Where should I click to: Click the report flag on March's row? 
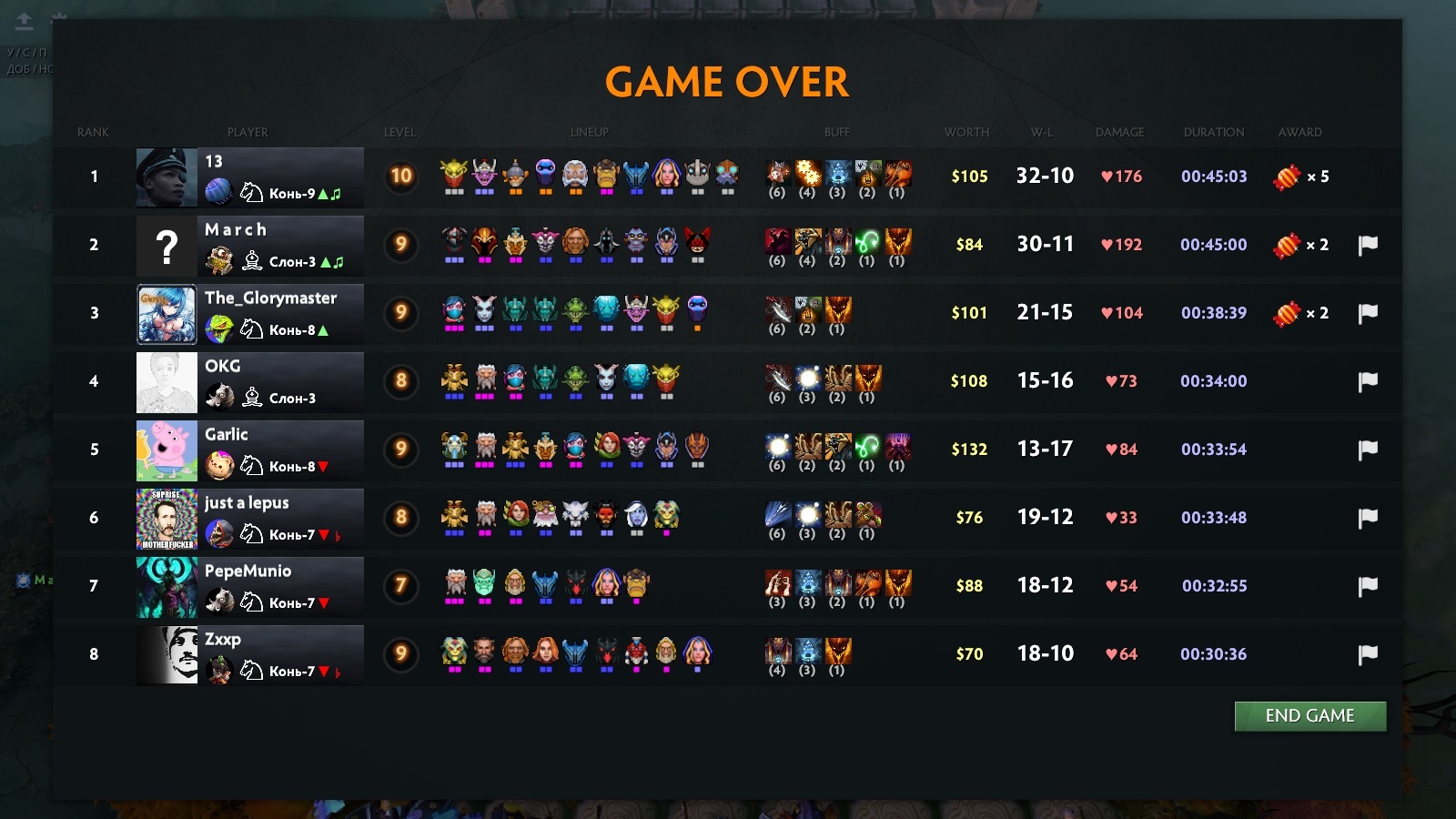tap(1368, 245)
